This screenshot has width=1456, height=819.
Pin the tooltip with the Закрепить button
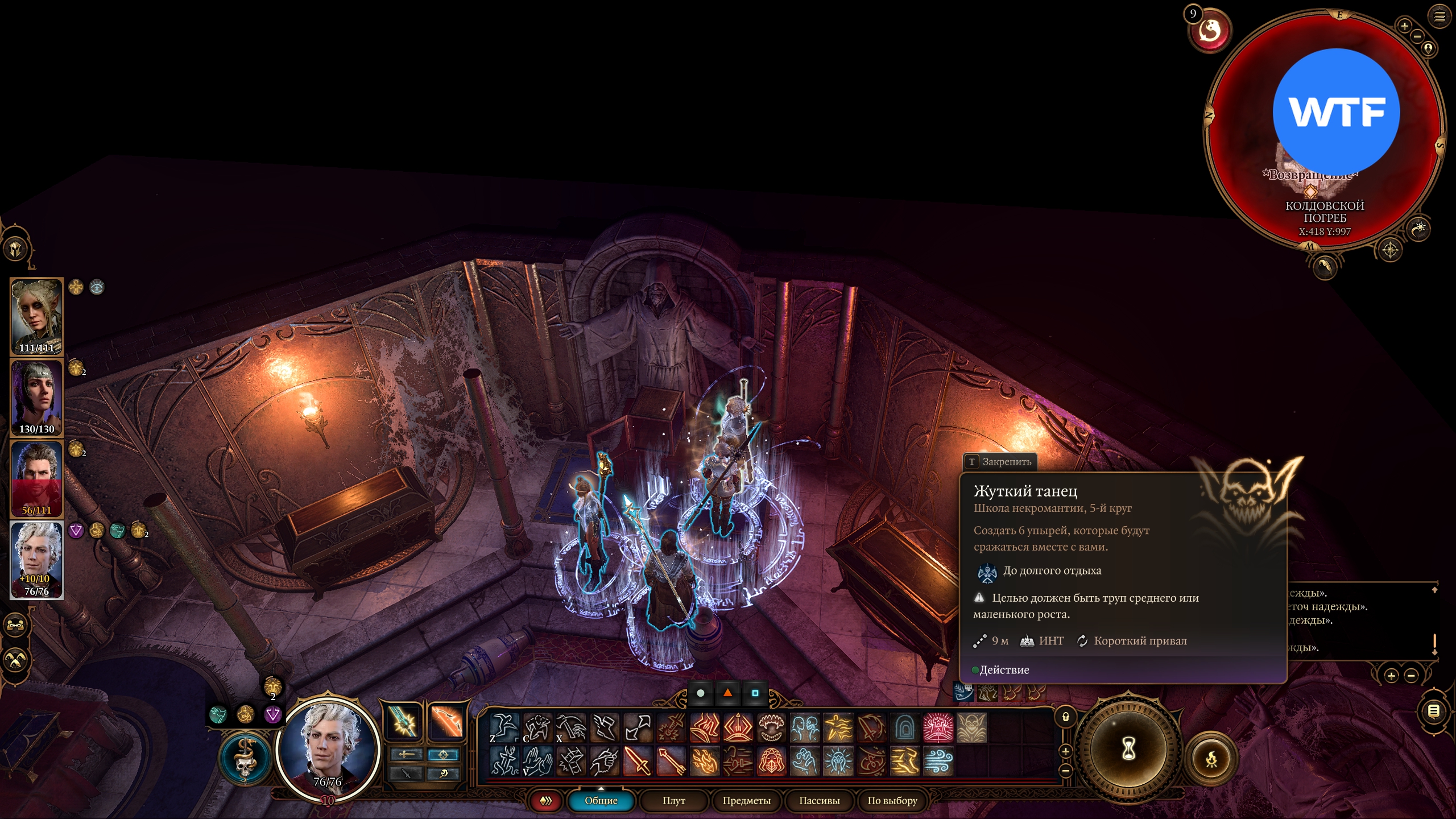click(1000, 461)
